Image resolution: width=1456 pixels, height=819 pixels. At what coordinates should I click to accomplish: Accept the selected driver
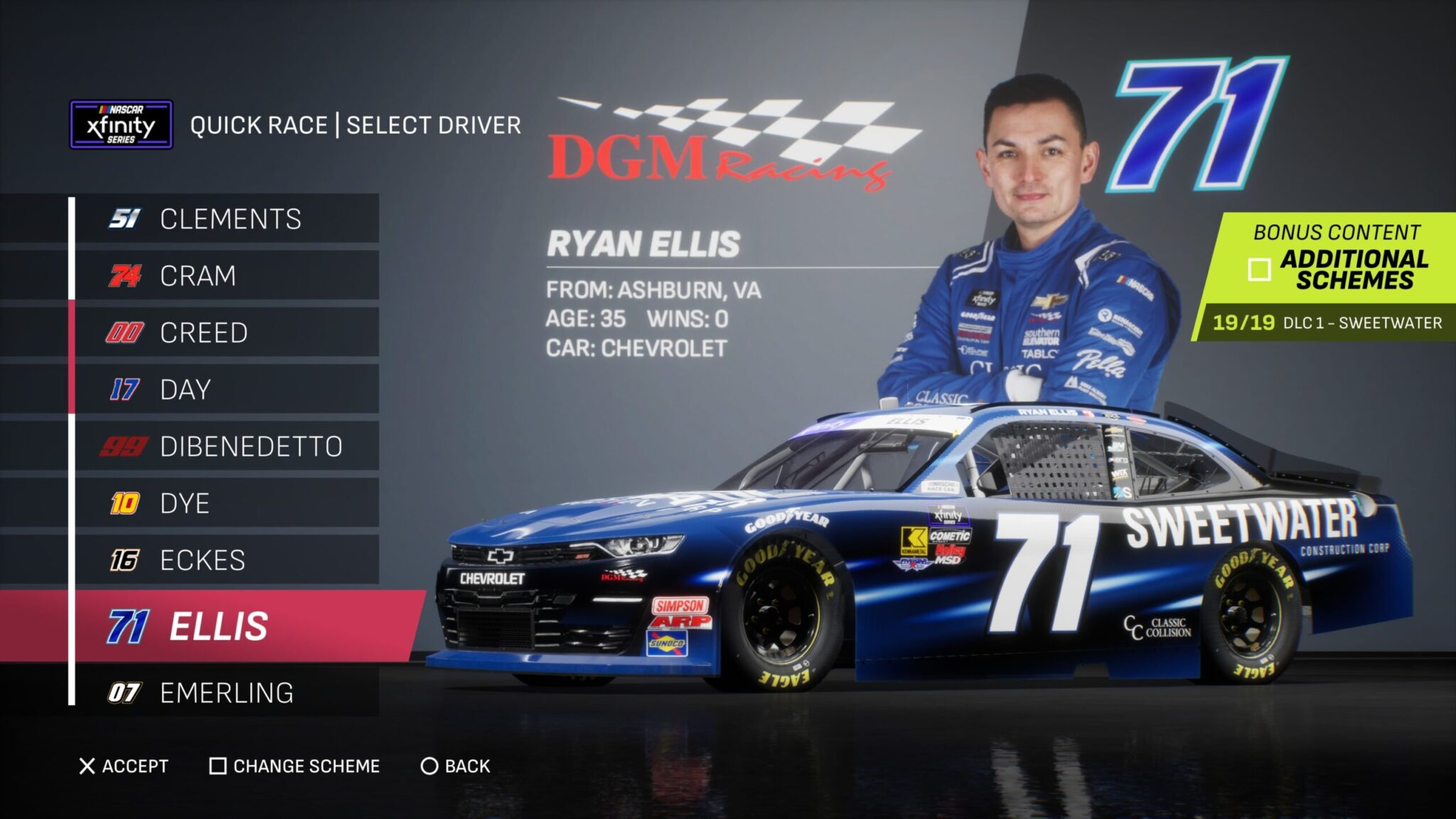124,766
